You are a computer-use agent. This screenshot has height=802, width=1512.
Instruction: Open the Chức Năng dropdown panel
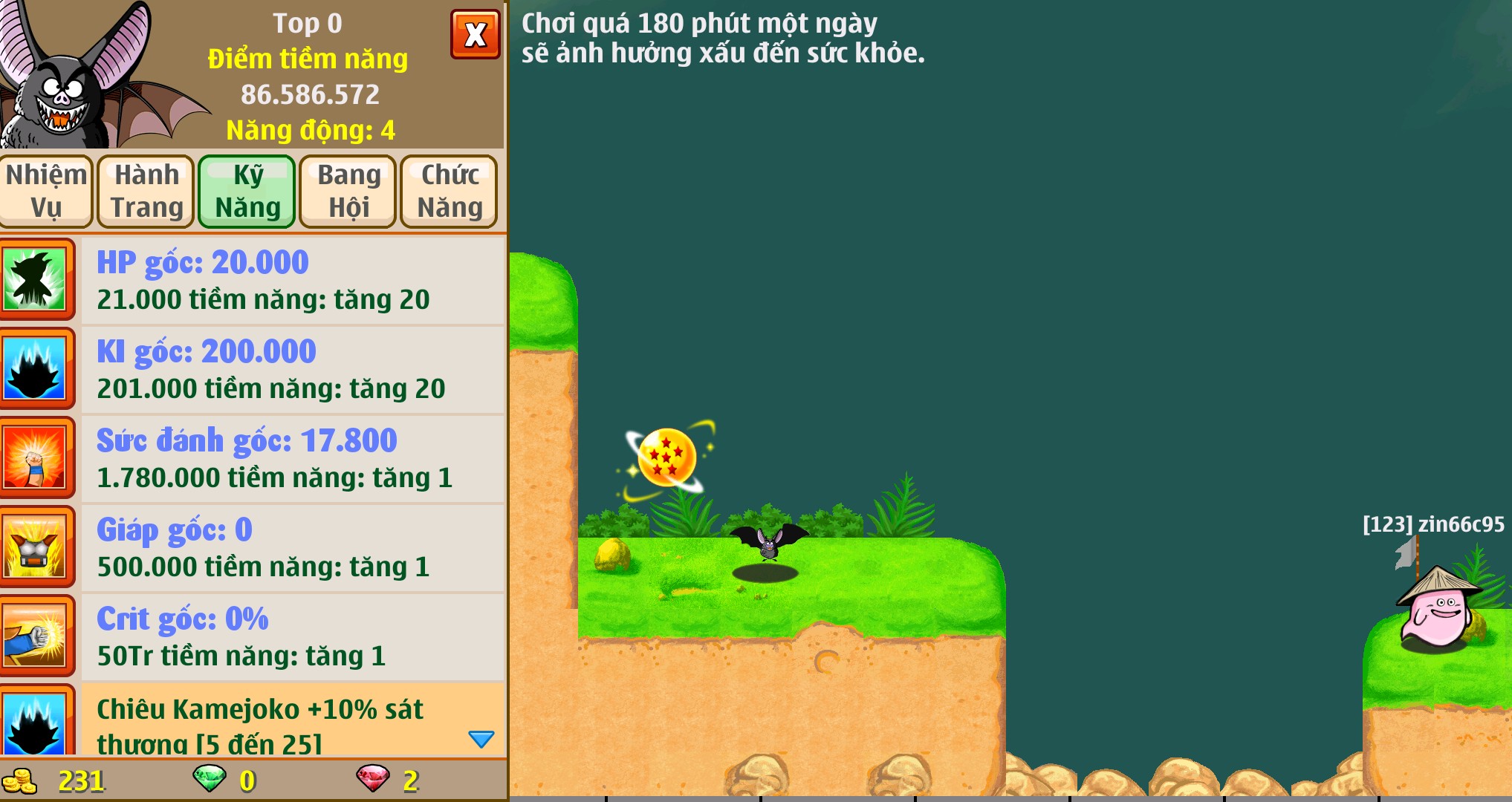tap(449, 191)
